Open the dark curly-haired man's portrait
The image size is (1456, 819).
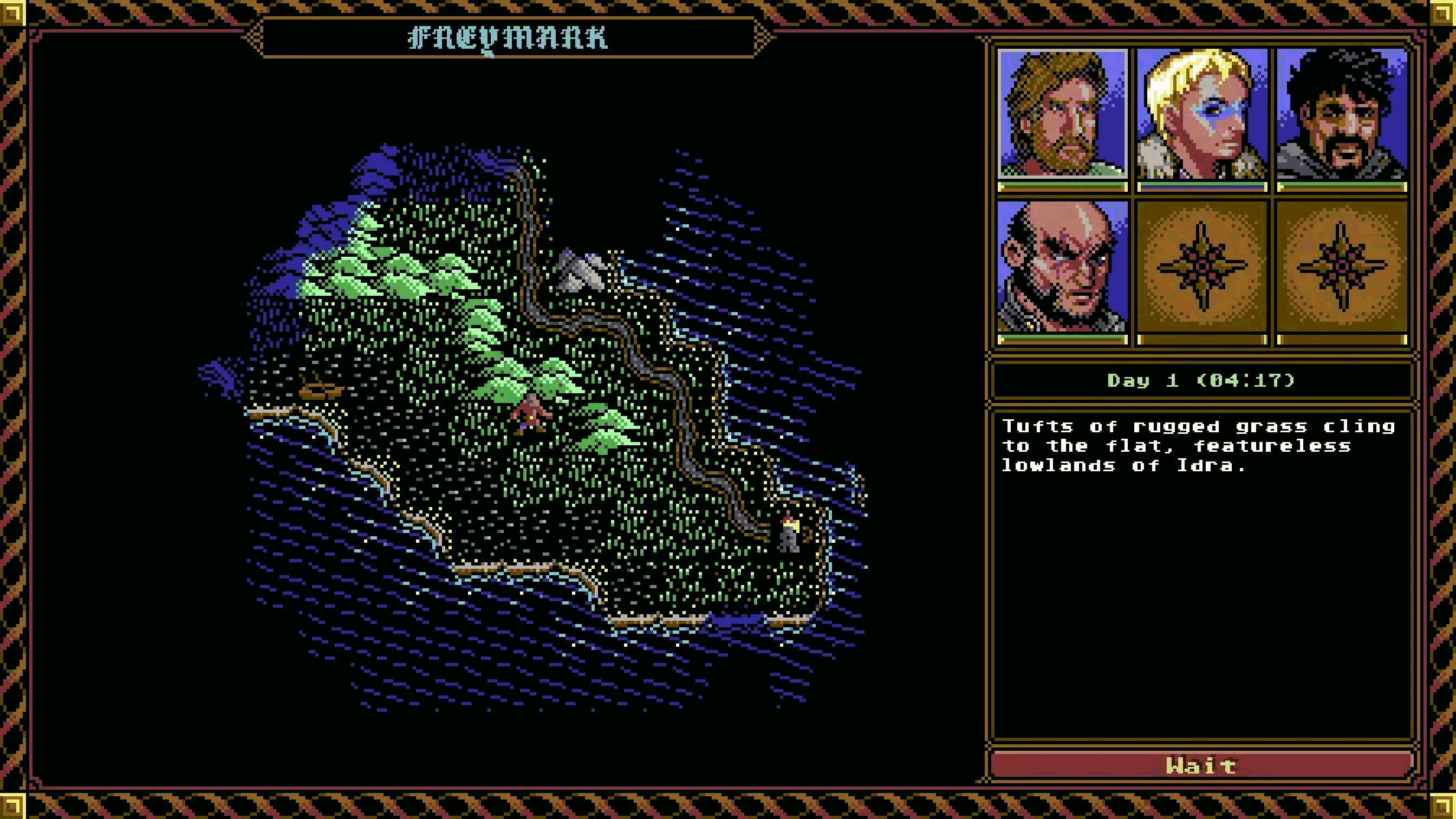(x=1341, y=114)
